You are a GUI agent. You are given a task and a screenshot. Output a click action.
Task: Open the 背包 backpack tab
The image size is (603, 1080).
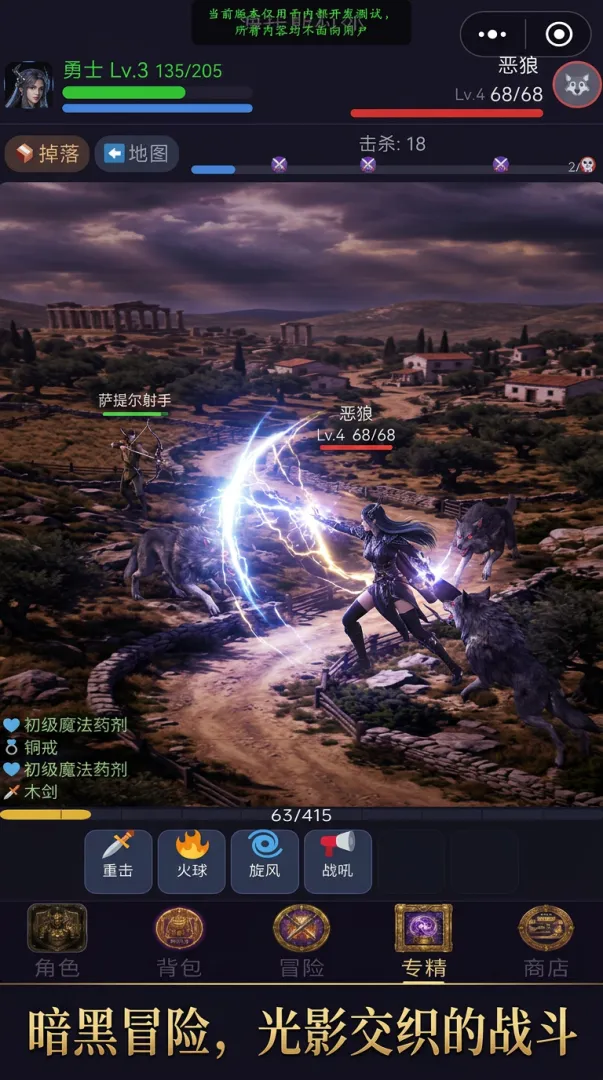[x=179, y=941]
